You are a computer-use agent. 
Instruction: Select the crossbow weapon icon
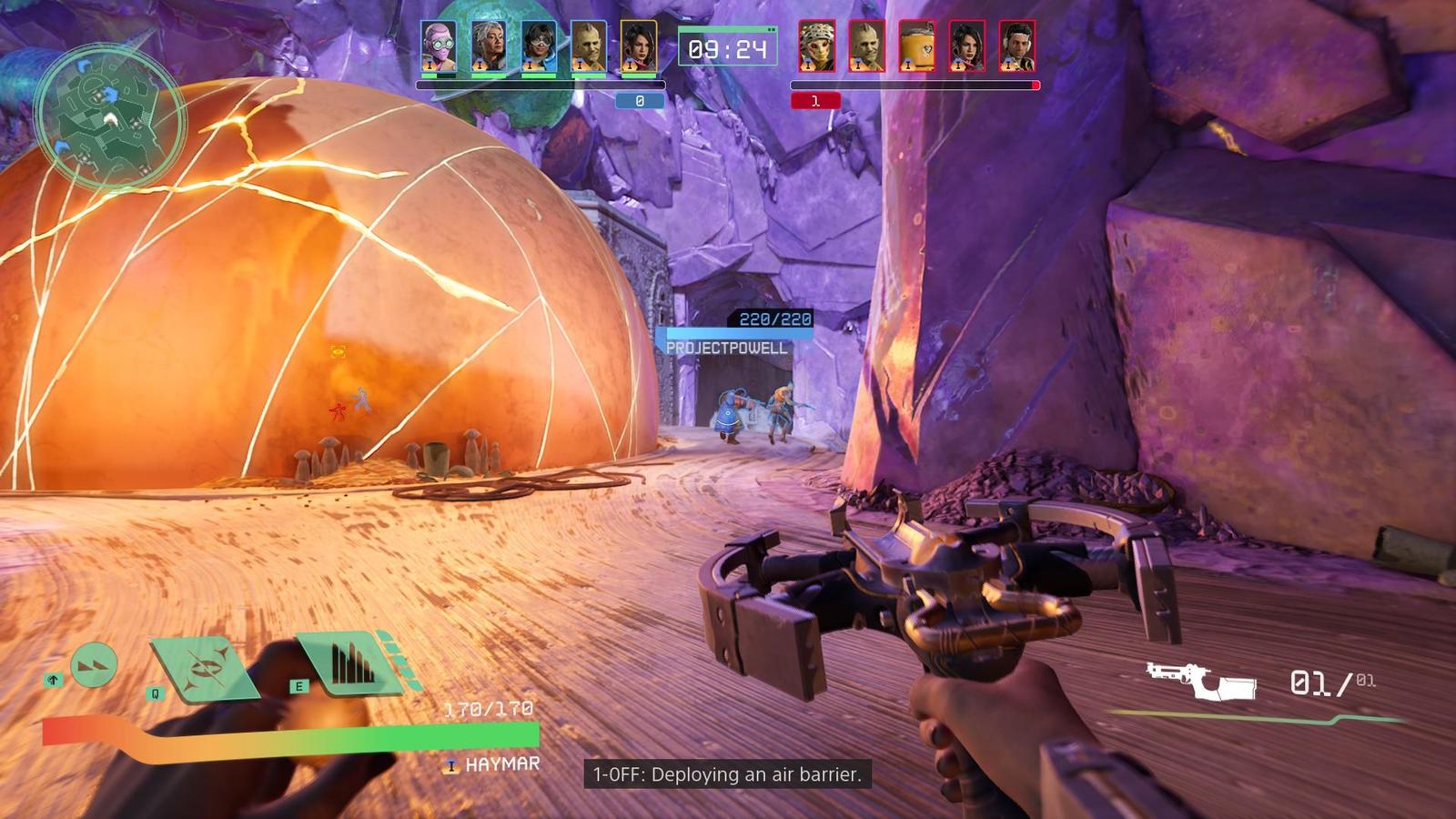coord(1201,681)
